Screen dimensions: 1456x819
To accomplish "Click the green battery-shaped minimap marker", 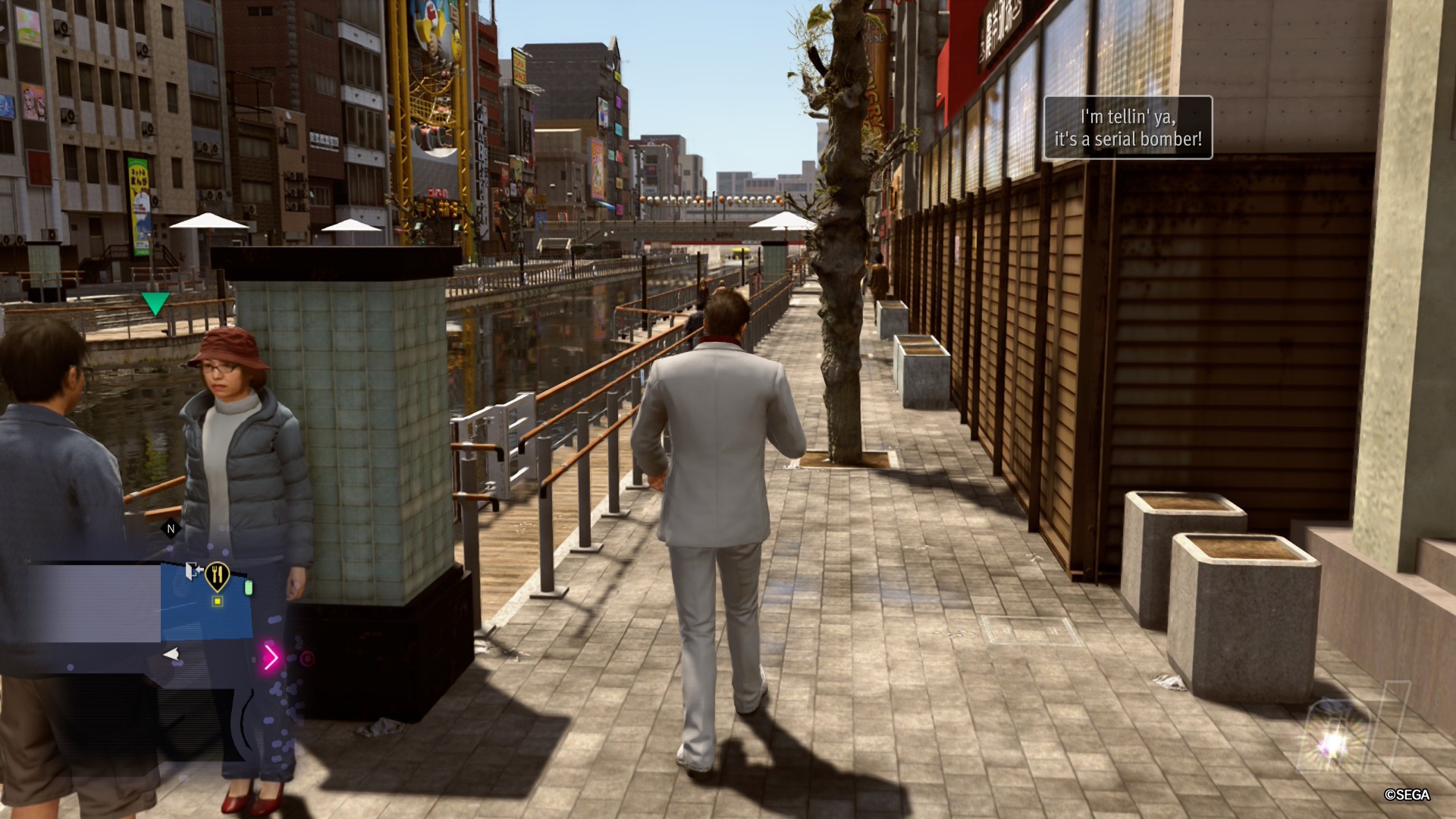I will 248,588.
